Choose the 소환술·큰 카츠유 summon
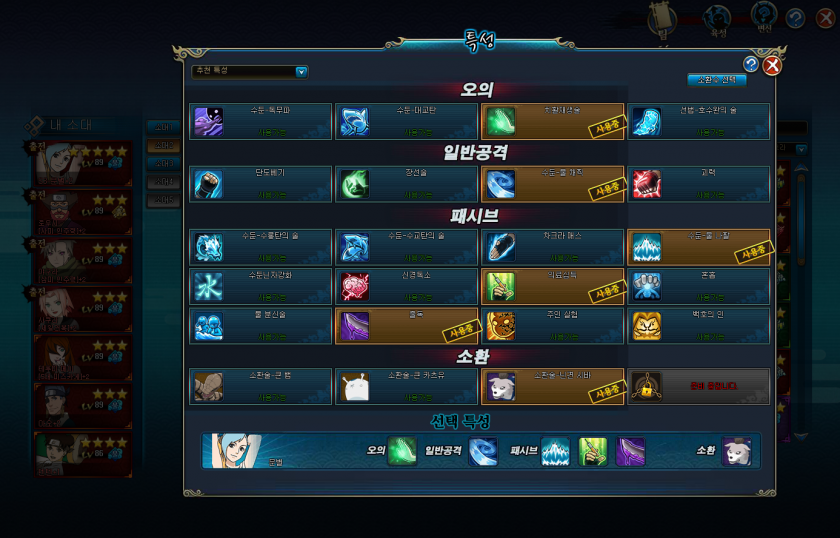 406,386
